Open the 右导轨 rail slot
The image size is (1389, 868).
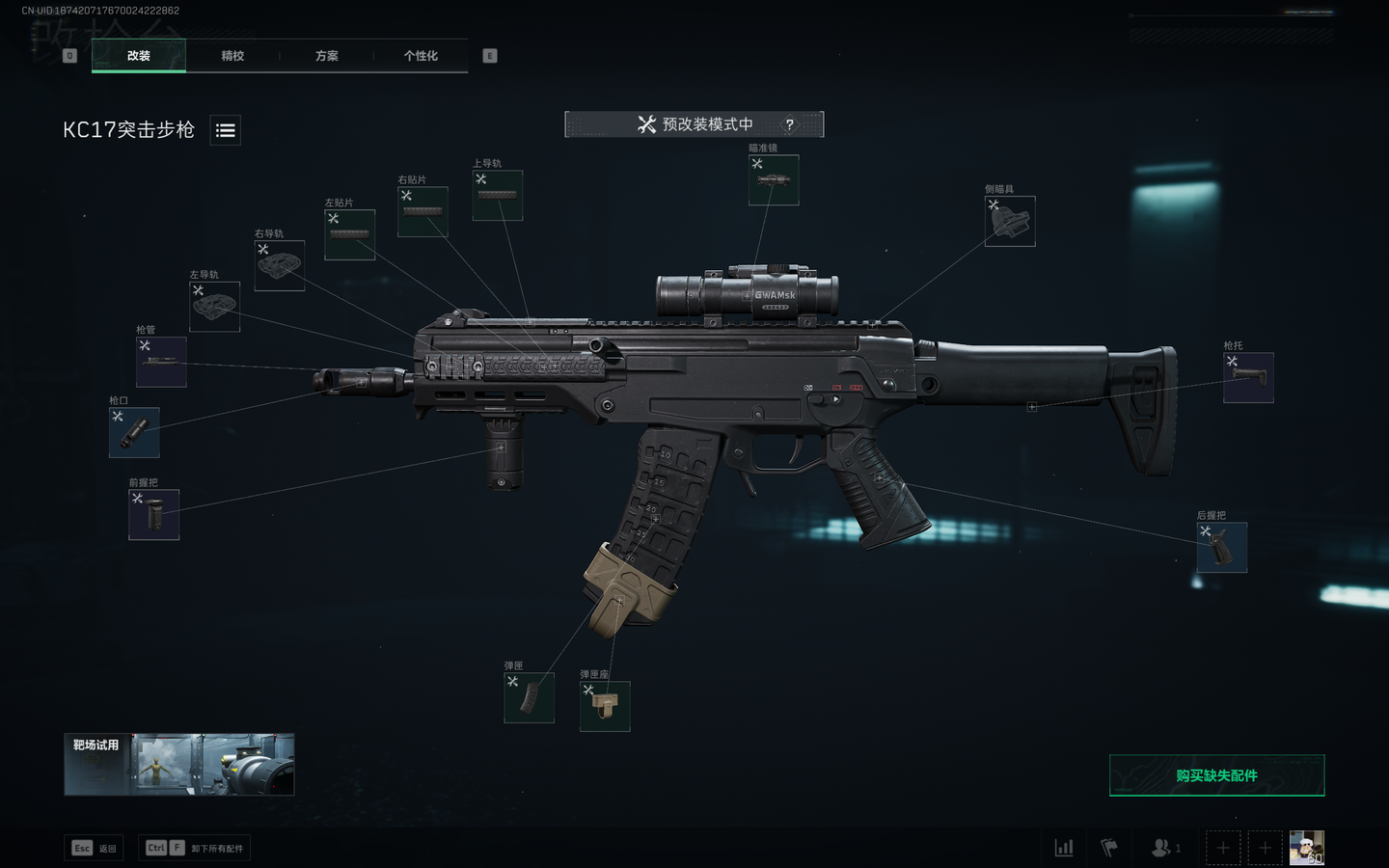pyautogui.click(x=280, y=266)
